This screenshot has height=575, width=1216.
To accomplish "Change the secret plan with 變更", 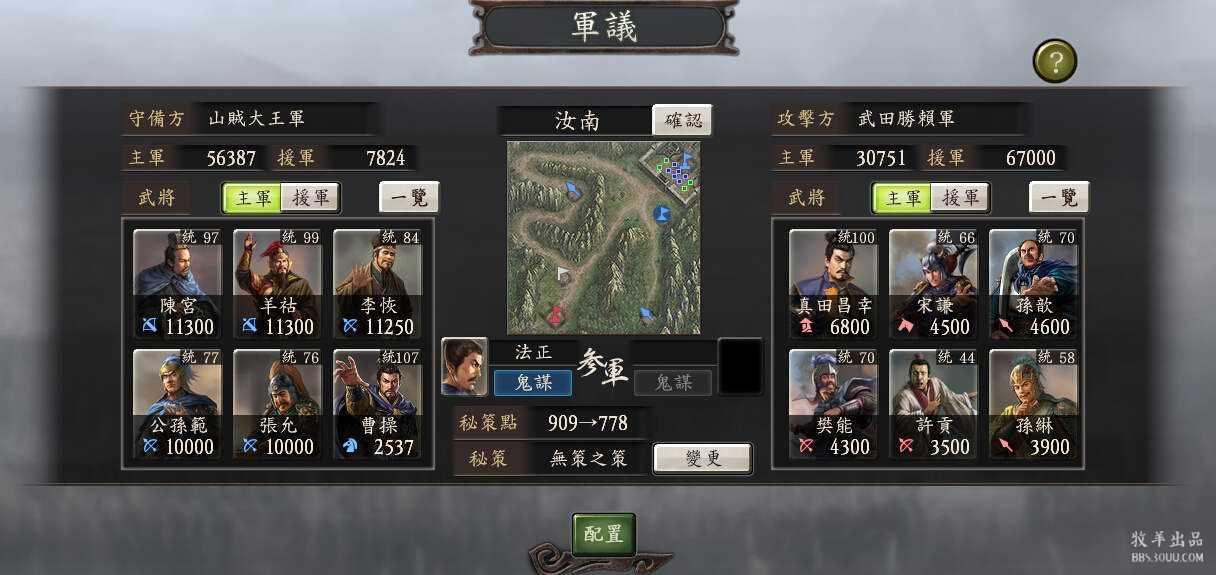I will tap(702, 459).
